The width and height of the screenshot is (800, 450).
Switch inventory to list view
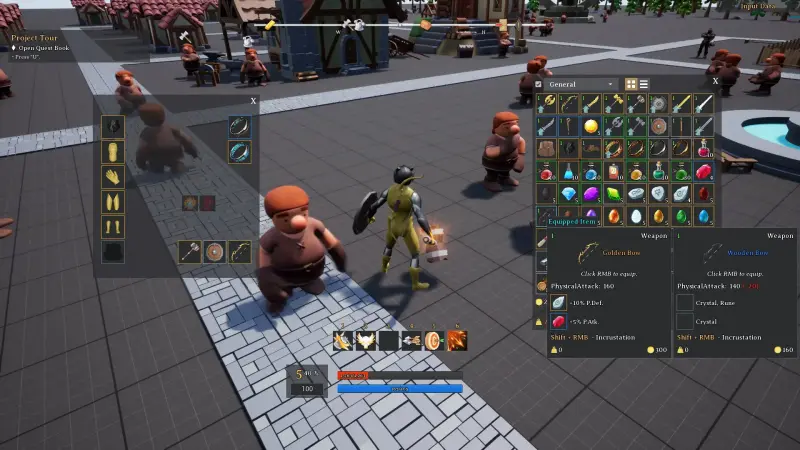[644, 84]
